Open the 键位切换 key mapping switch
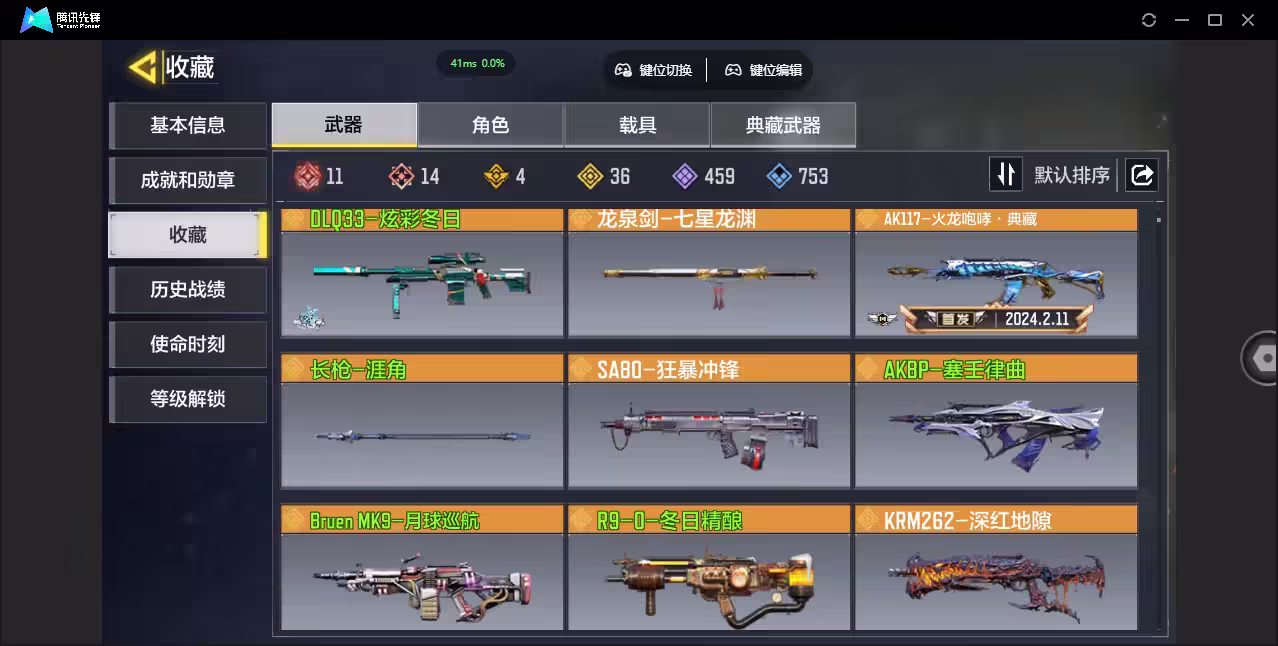Screen dimensions: 1278x646 click(x=654, y=70)
